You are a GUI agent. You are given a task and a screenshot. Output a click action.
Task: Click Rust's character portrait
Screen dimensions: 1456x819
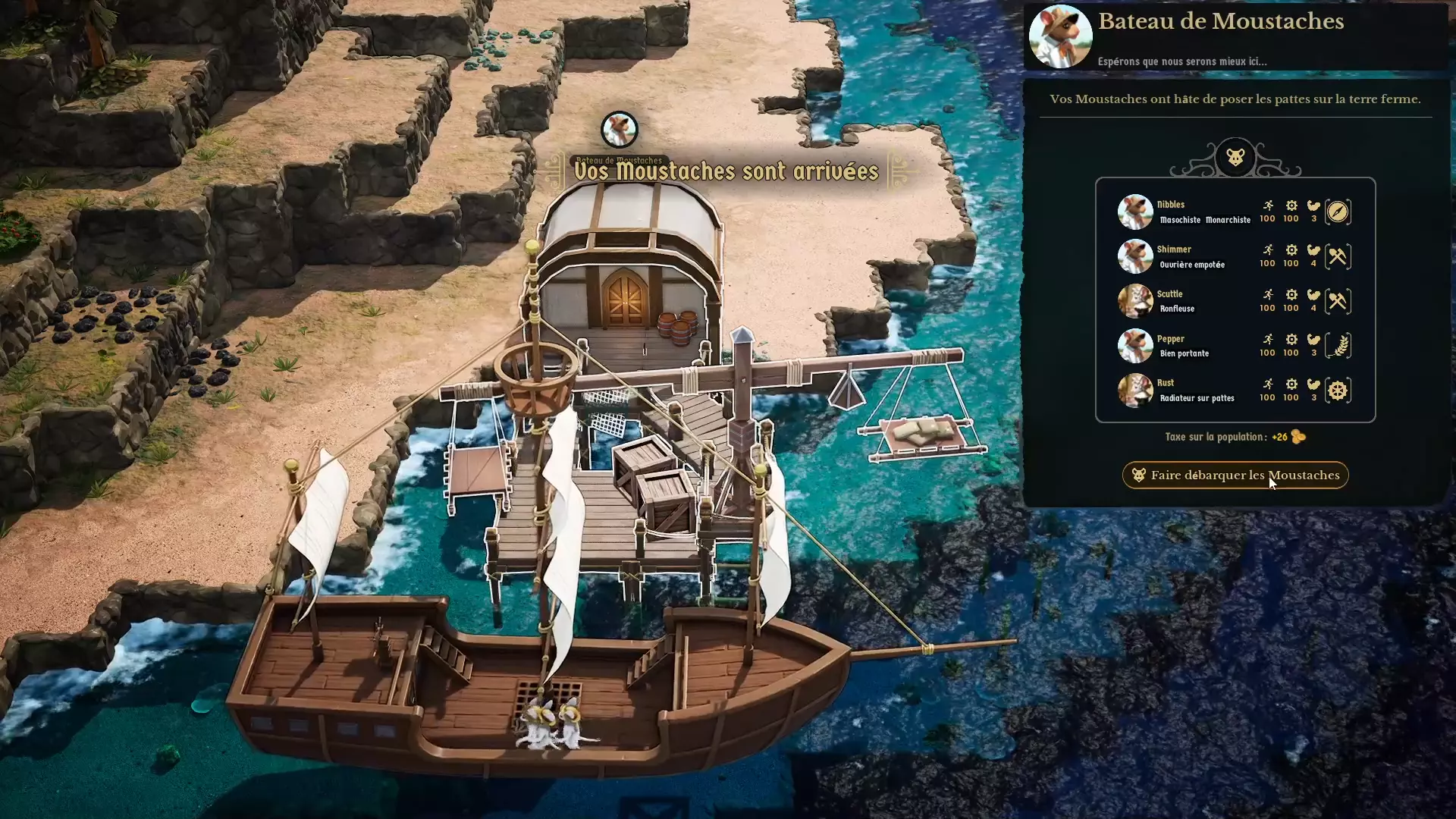click(x=1135, y=390)
